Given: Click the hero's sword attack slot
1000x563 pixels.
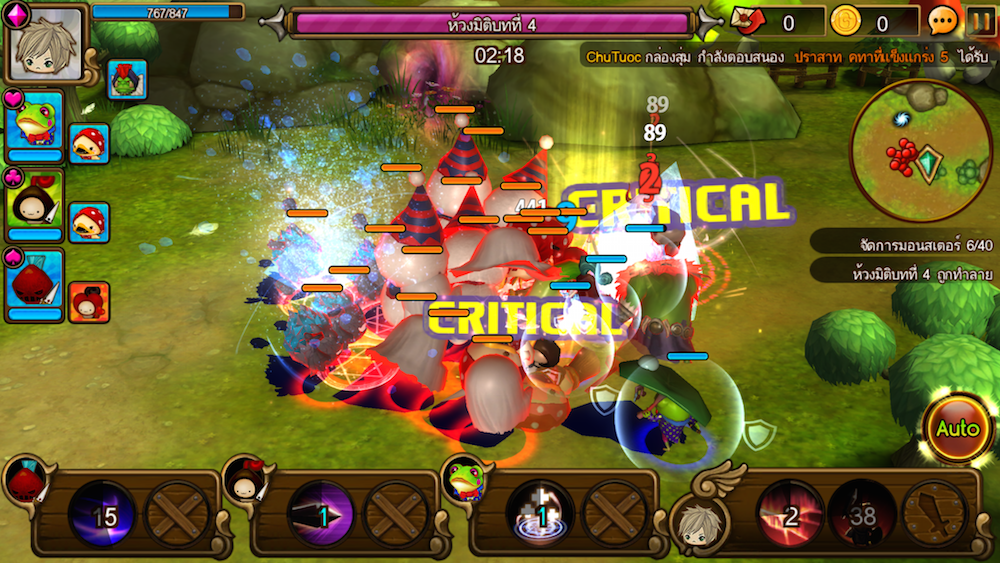Looking at the screenshot, I should coord(934,514).
